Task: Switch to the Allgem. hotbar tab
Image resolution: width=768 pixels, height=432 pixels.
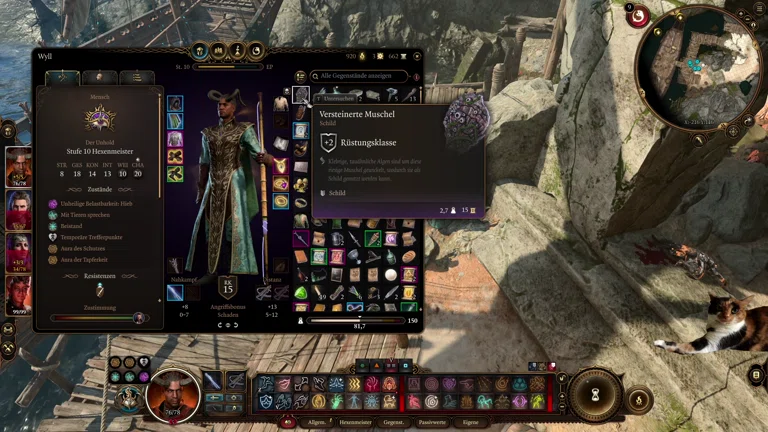Action: [317, 423]
